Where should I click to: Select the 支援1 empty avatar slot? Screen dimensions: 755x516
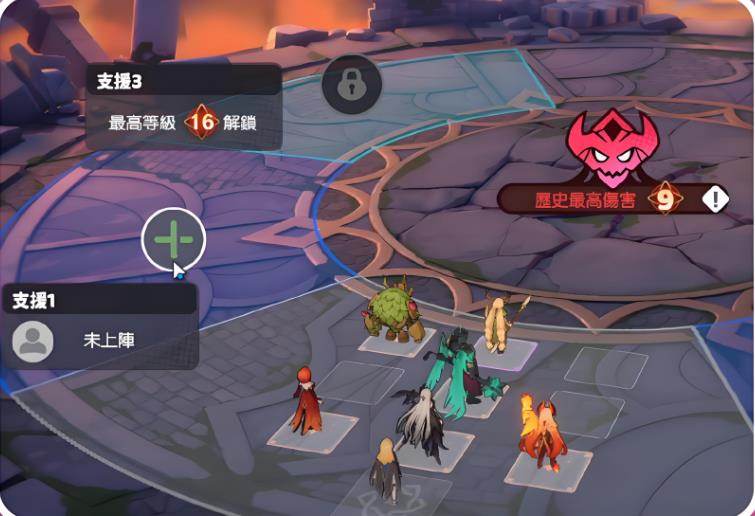(33, 341)
